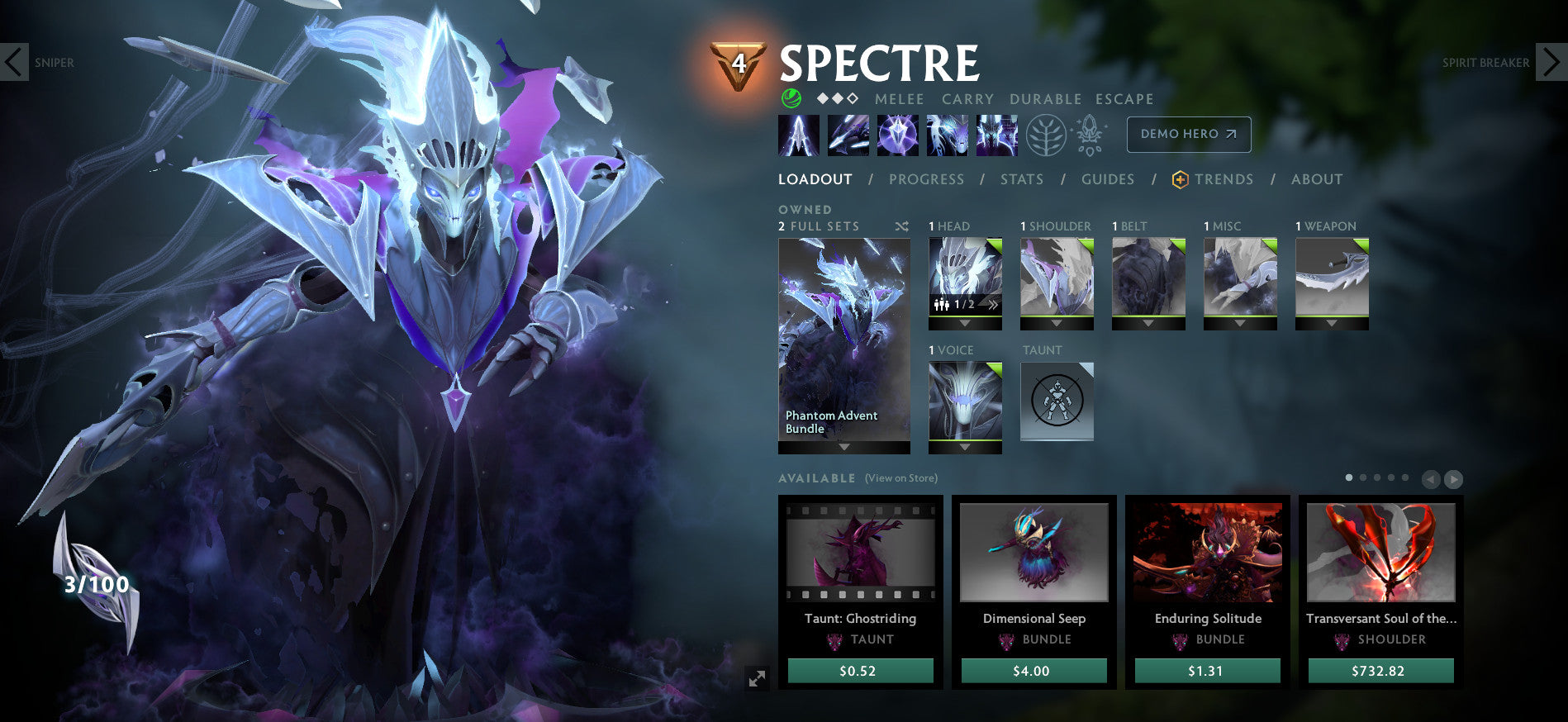Click the Desolate ability icon

pos(847,135)
